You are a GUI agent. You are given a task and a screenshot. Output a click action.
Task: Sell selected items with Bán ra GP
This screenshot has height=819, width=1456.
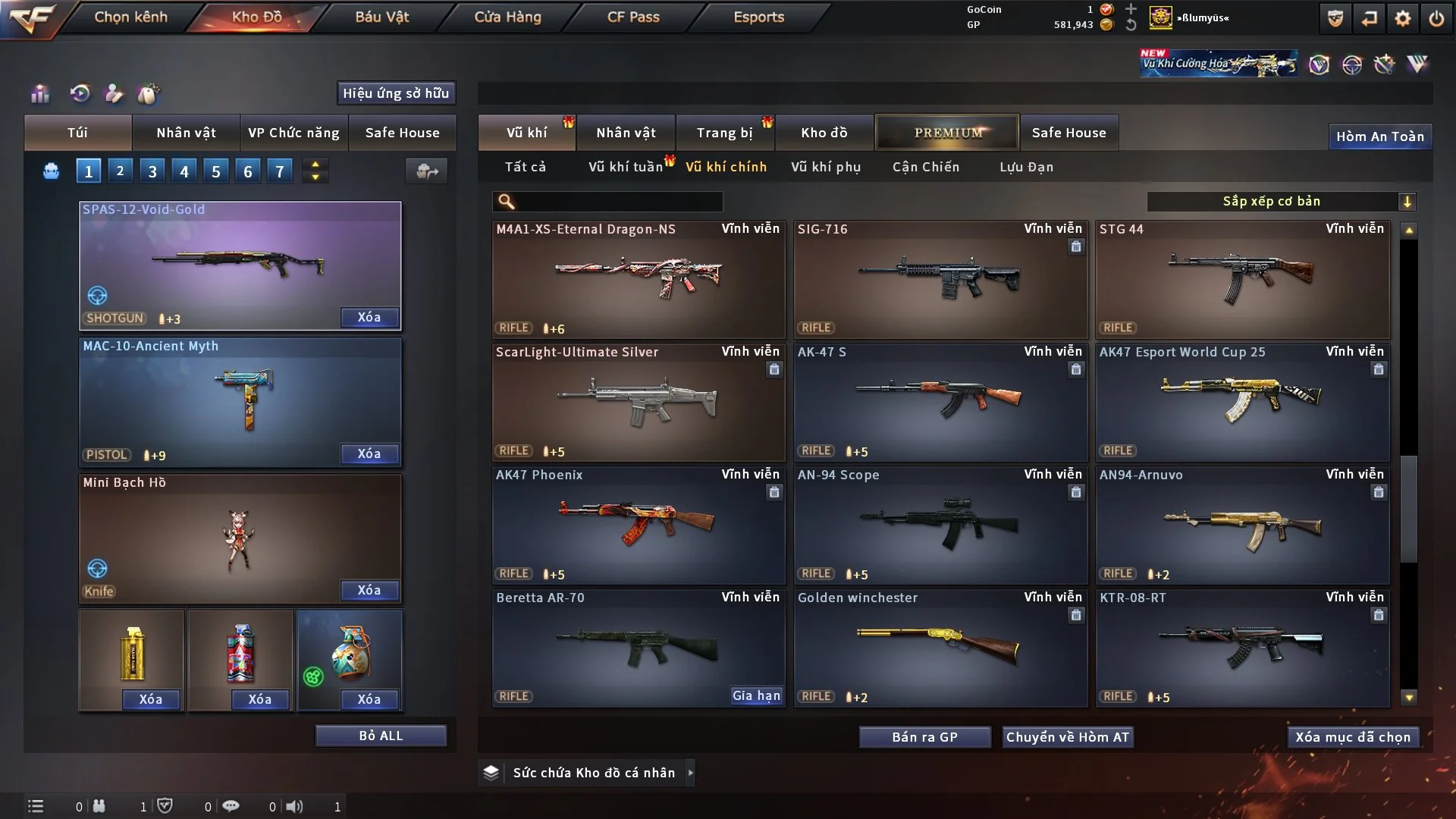point(924,737)
